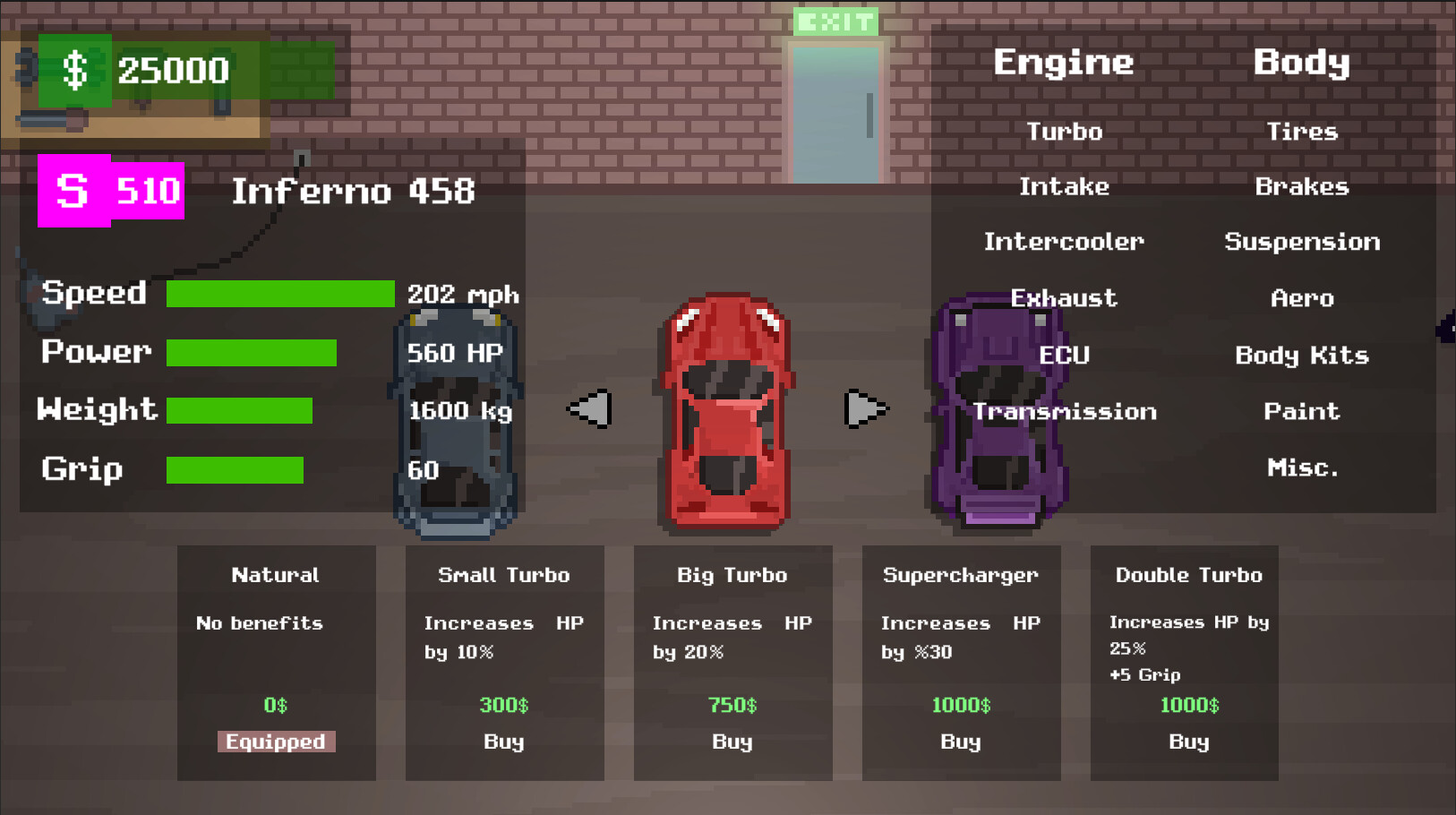Buy the Big Turbo for 750$

(x=732, y=742)
